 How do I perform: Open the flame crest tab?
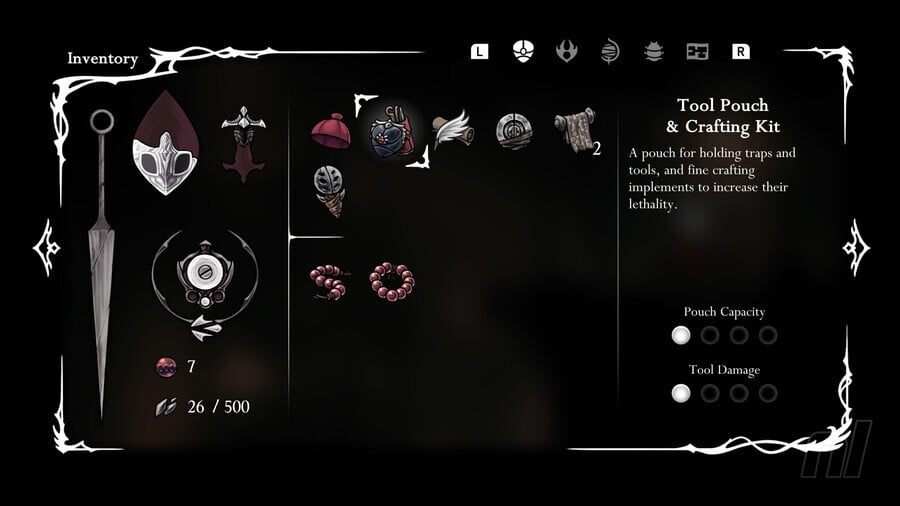566,51
